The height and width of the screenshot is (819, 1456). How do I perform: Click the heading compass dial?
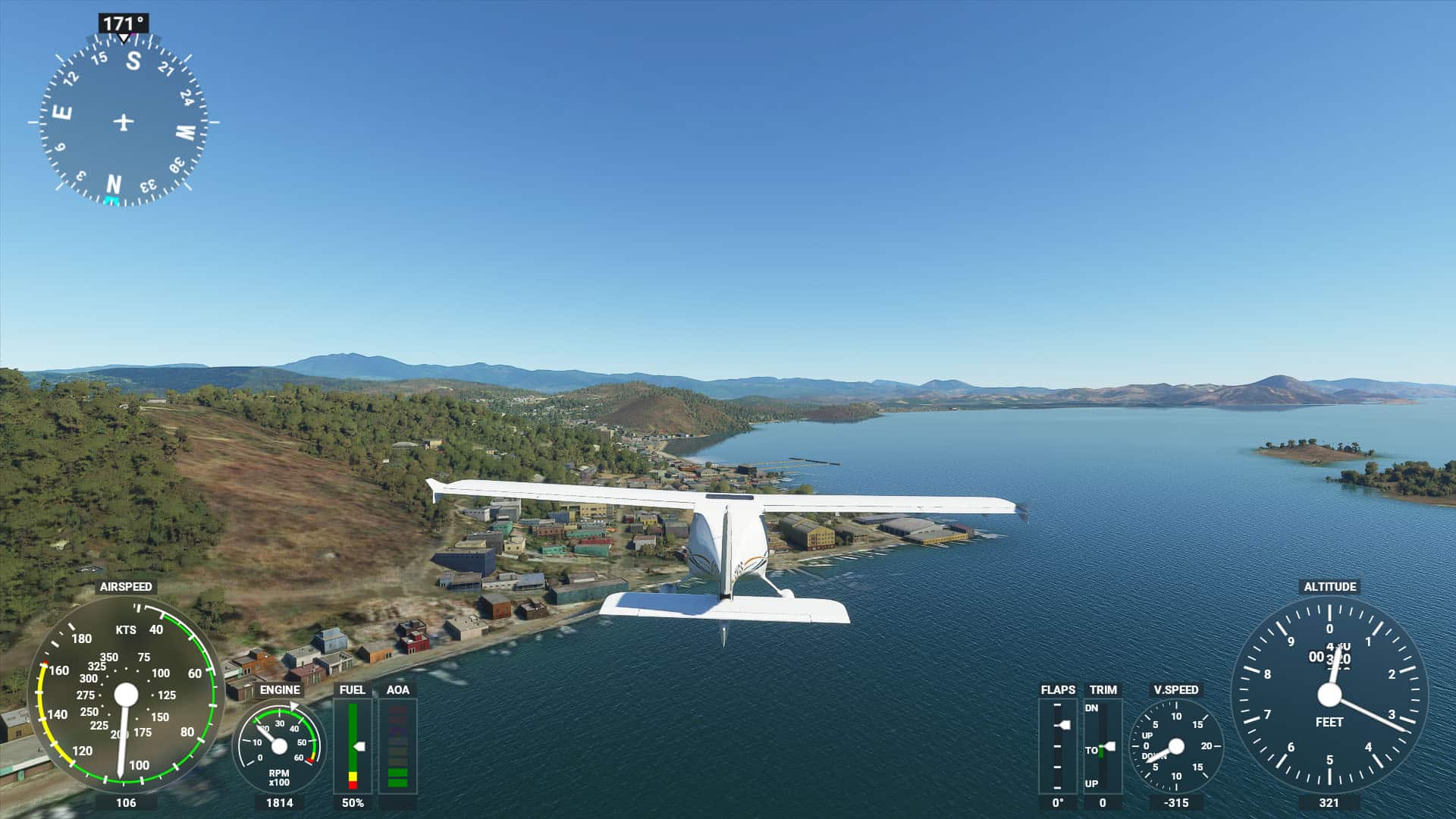point(124,121)
